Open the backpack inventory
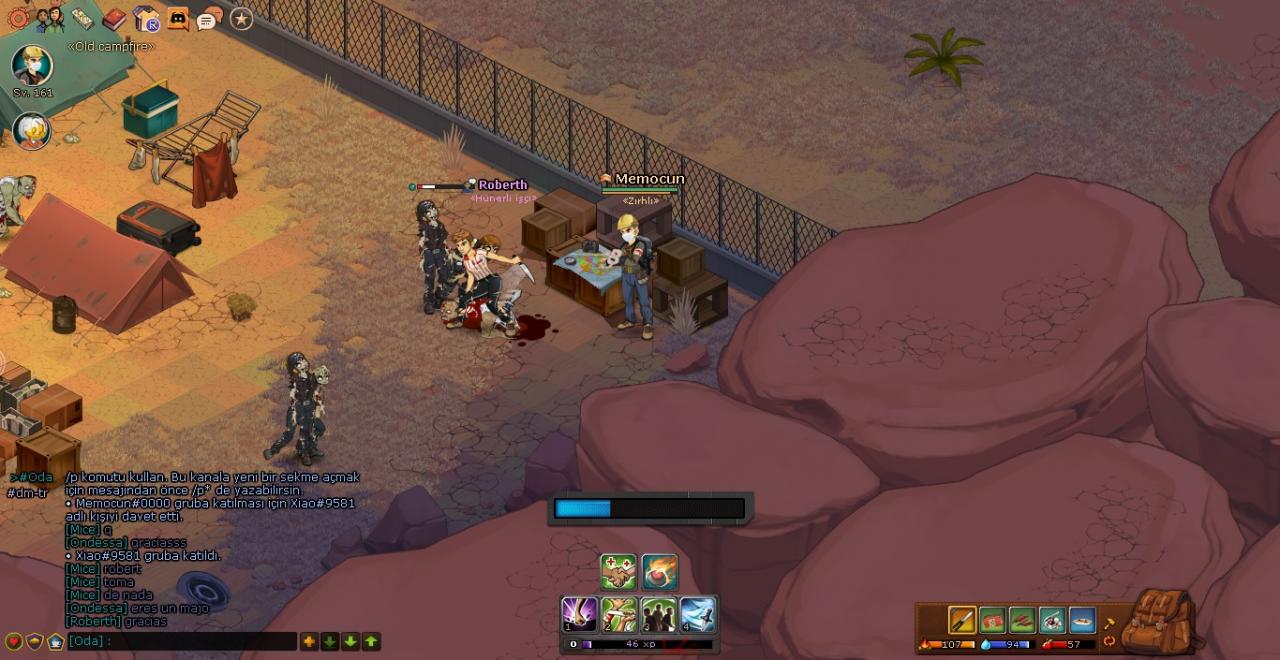 coord(1160,620)
